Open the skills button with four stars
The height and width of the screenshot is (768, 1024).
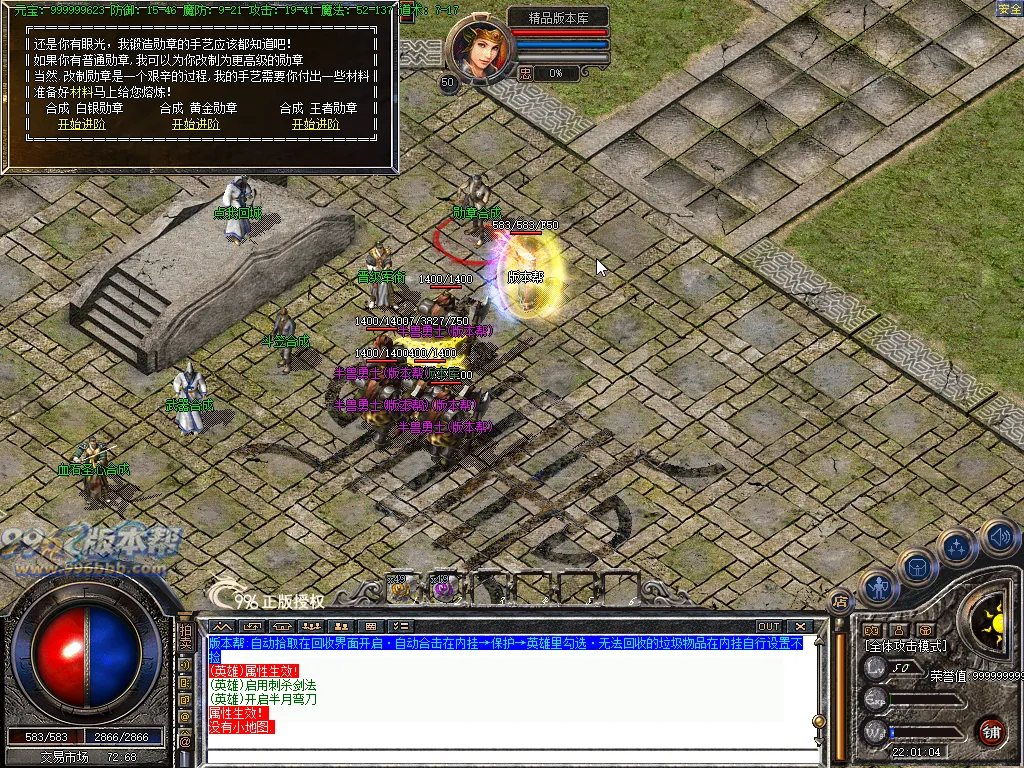(x=957, y=546)
